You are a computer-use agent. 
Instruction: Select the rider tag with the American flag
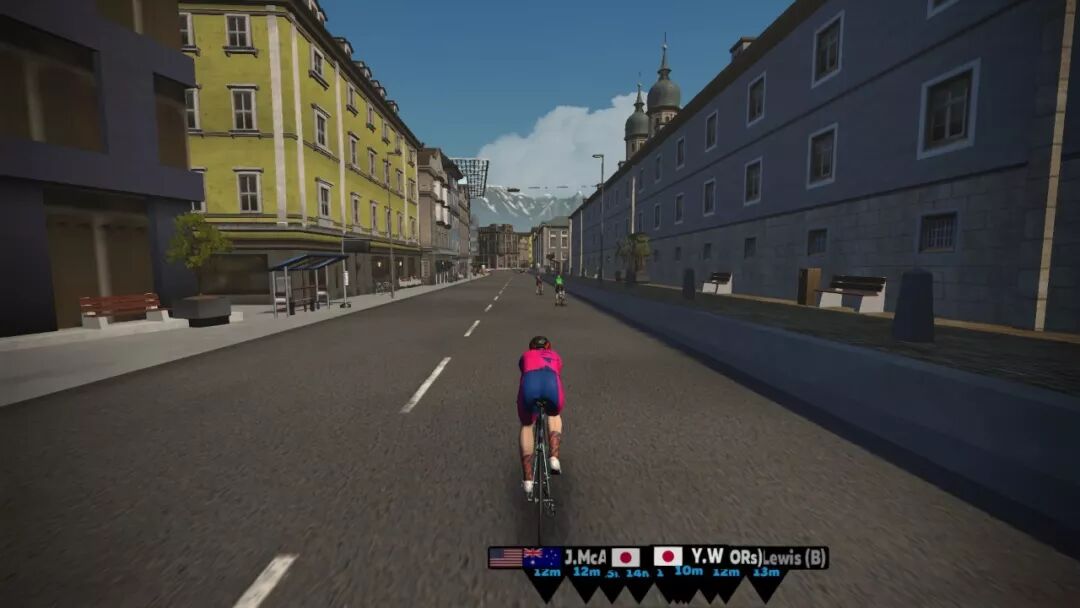[x=505, y=557]
